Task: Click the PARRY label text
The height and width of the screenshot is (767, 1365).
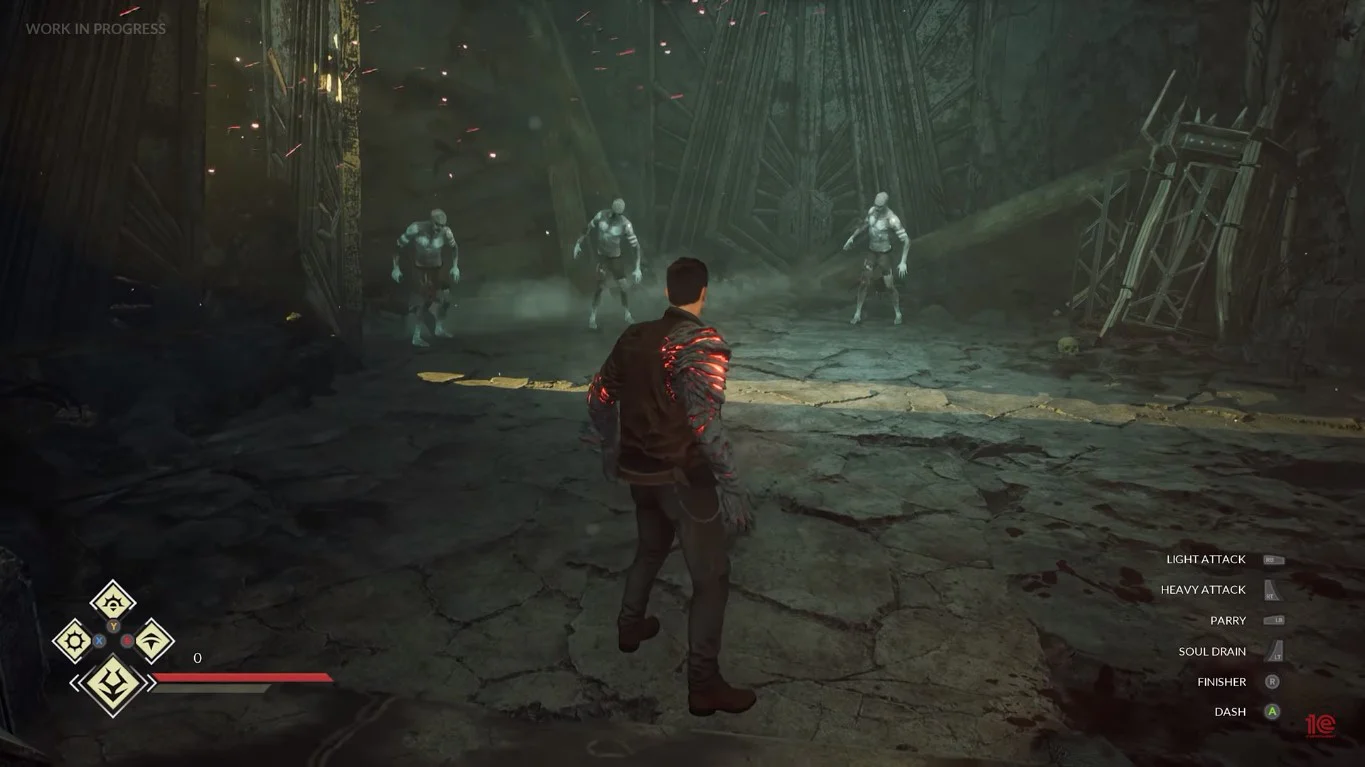Action: 1226,620
